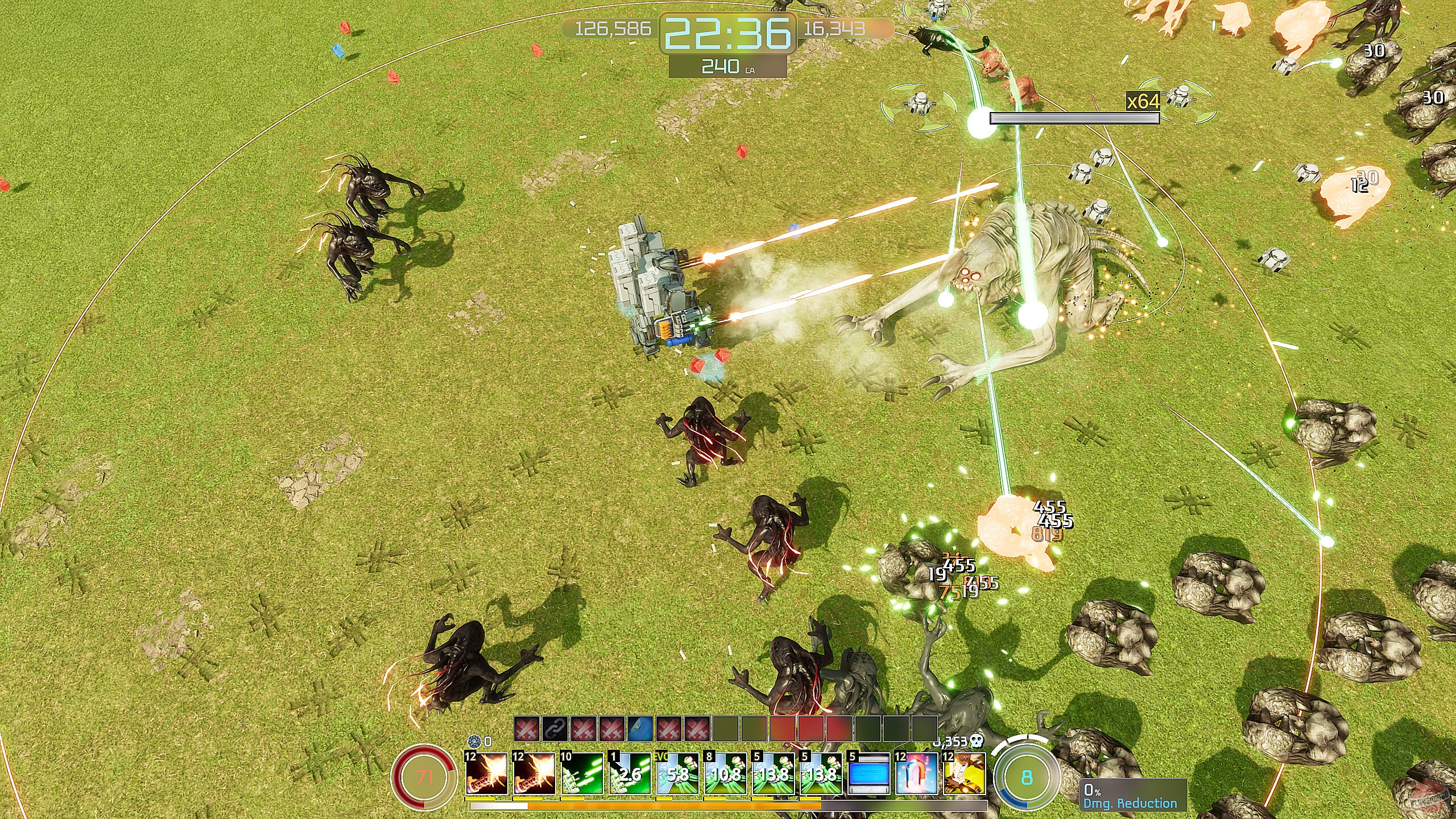The height and width of the screenshot is (819, 1456).
Task: Click the chain link status icon
Action: [555, 729]
